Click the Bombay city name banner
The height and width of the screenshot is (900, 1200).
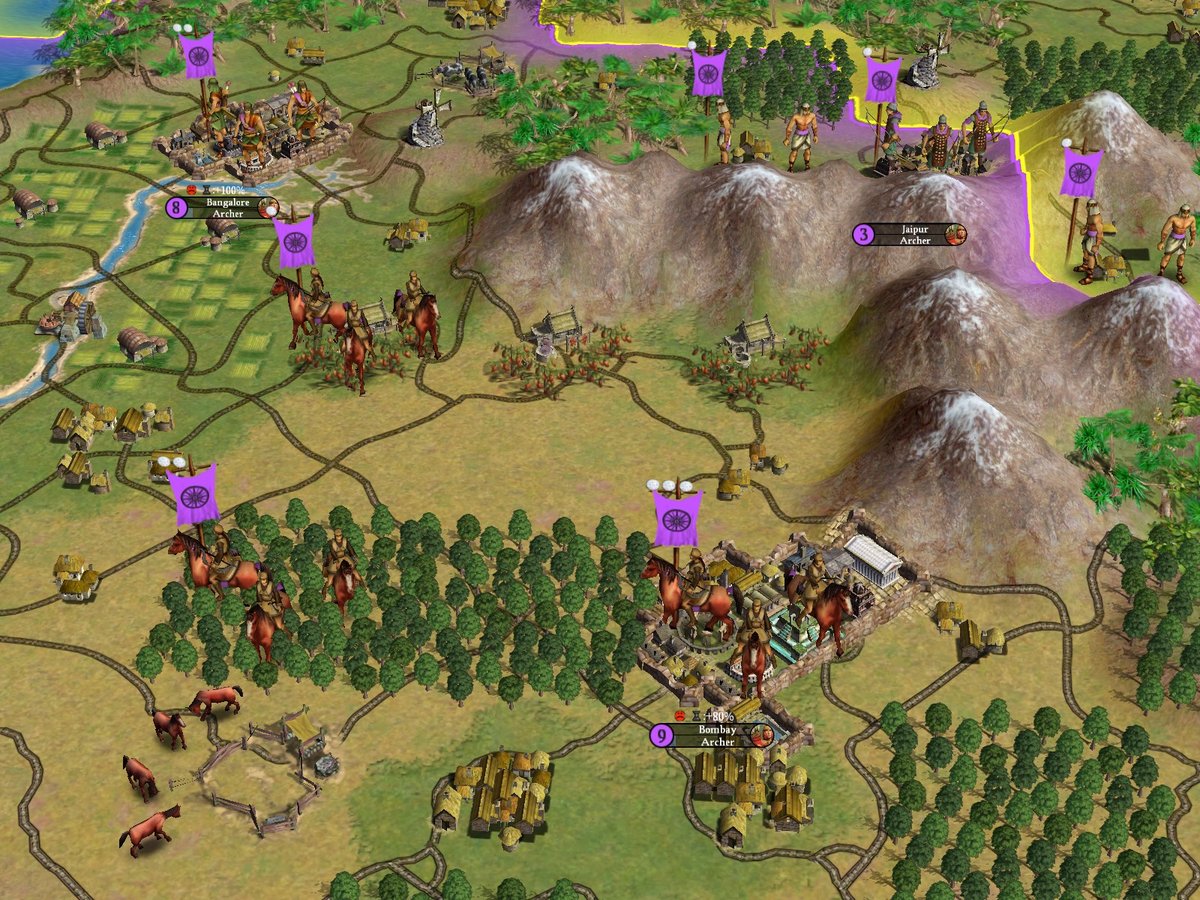point(716,735)
